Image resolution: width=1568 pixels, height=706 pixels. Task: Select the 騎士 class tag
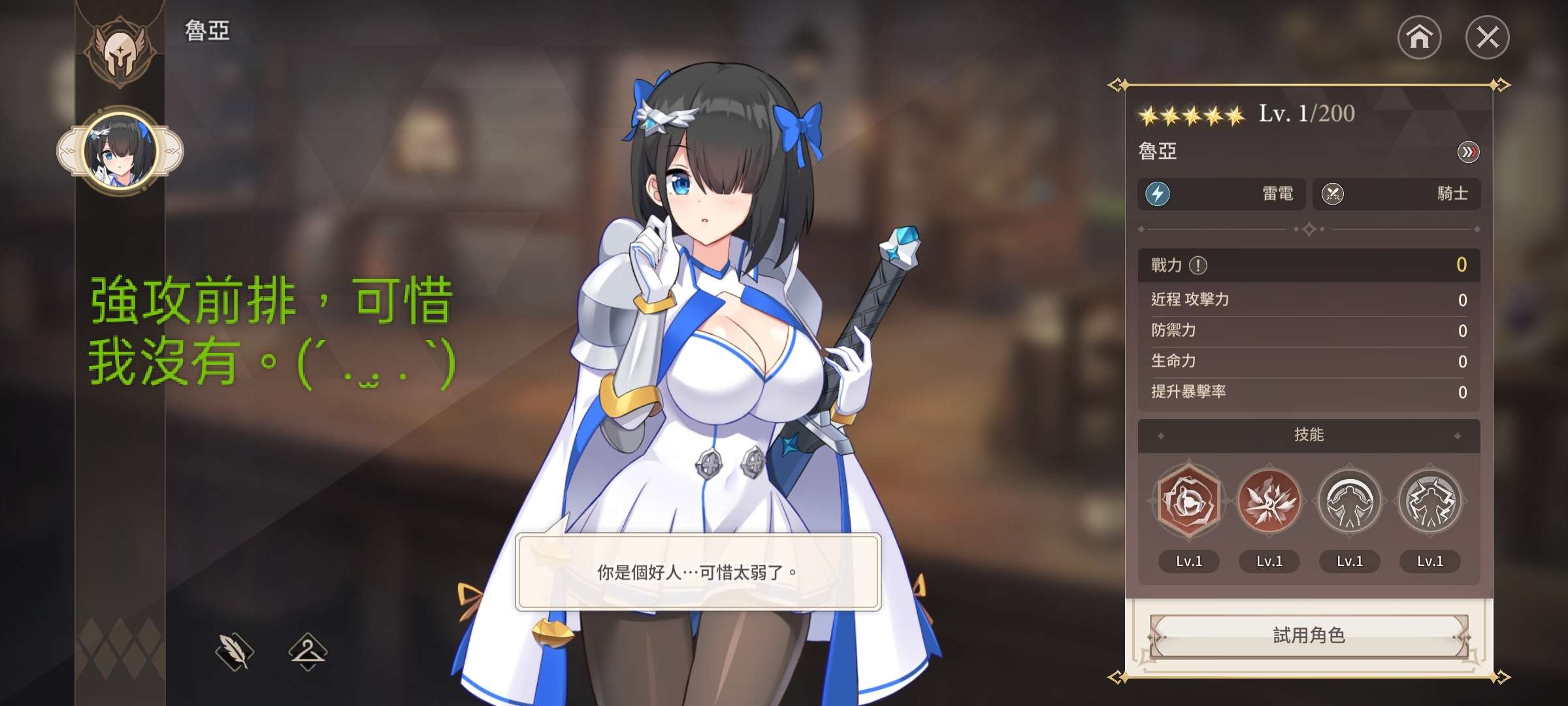pyautogui.click(x=1396, y=194)
